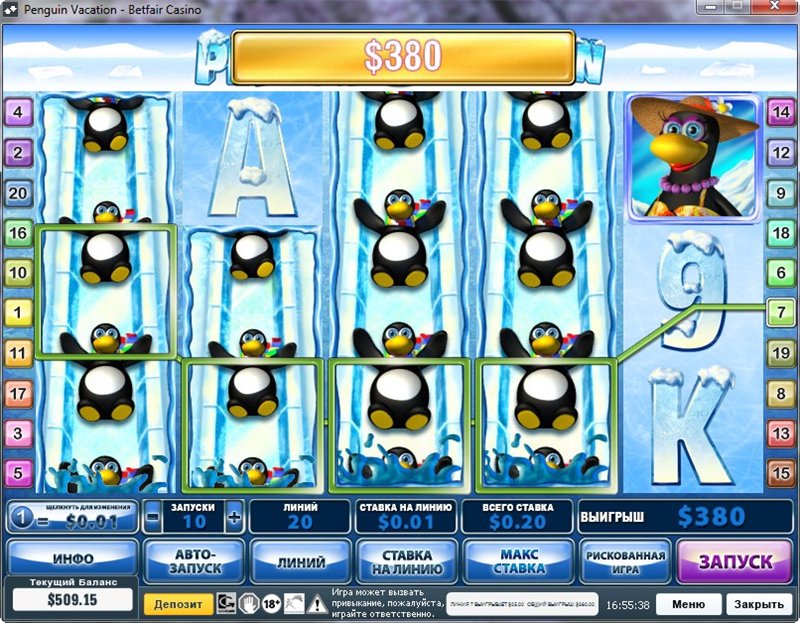Open the Меню menu
The height and width of the screenshot is (623, 800).
688,604
